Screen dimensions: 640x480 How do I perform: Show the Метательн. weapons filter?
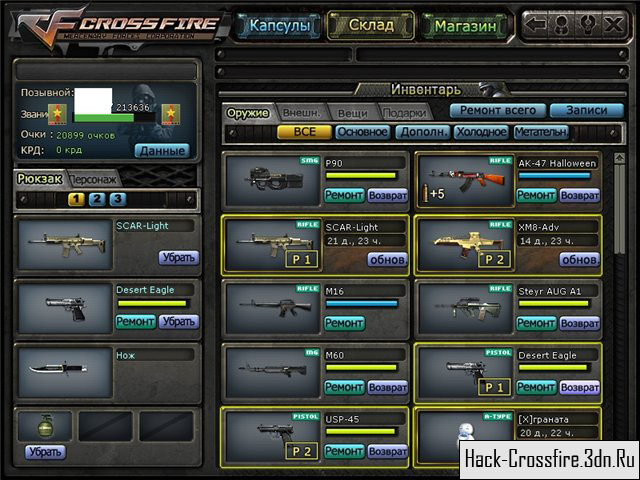541,131
